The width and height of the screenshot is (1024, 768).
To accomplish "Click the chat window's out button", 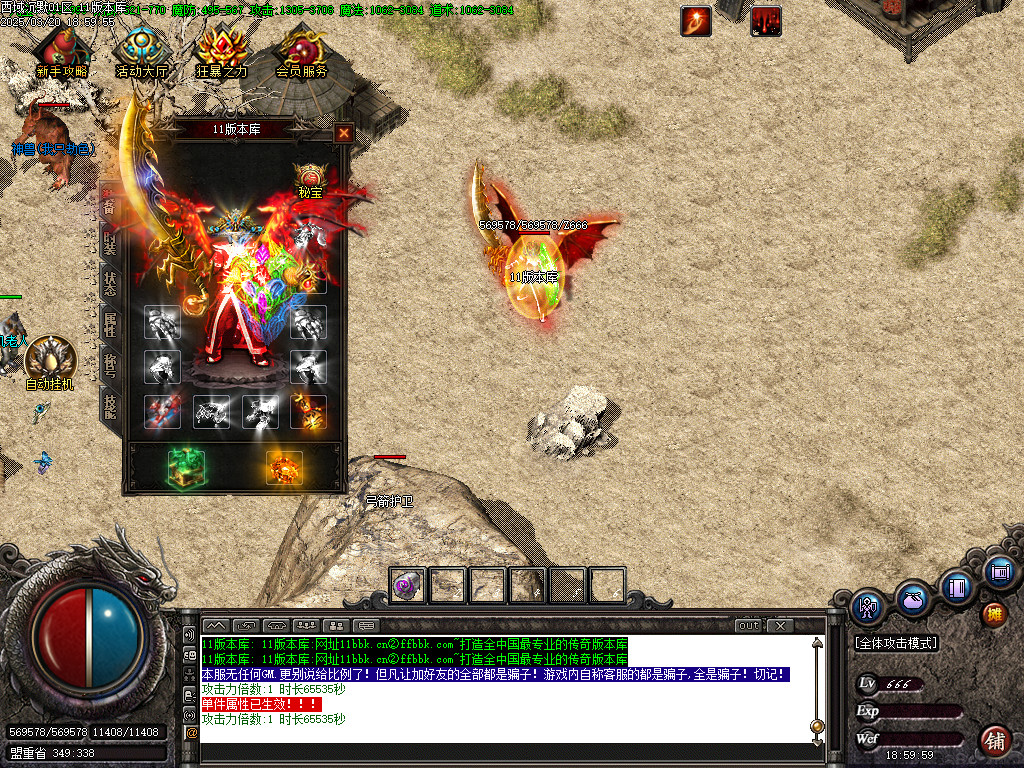I will 749,626.
